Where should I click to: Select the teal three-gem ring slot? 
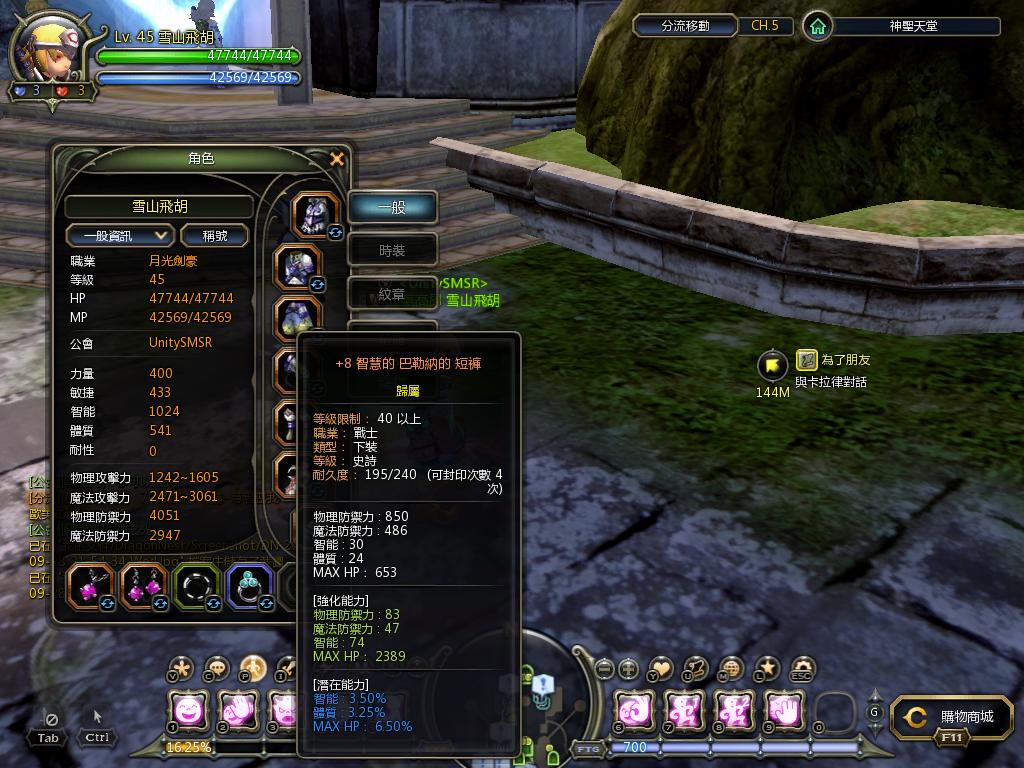pyautogui.click(x=250, y=587)
